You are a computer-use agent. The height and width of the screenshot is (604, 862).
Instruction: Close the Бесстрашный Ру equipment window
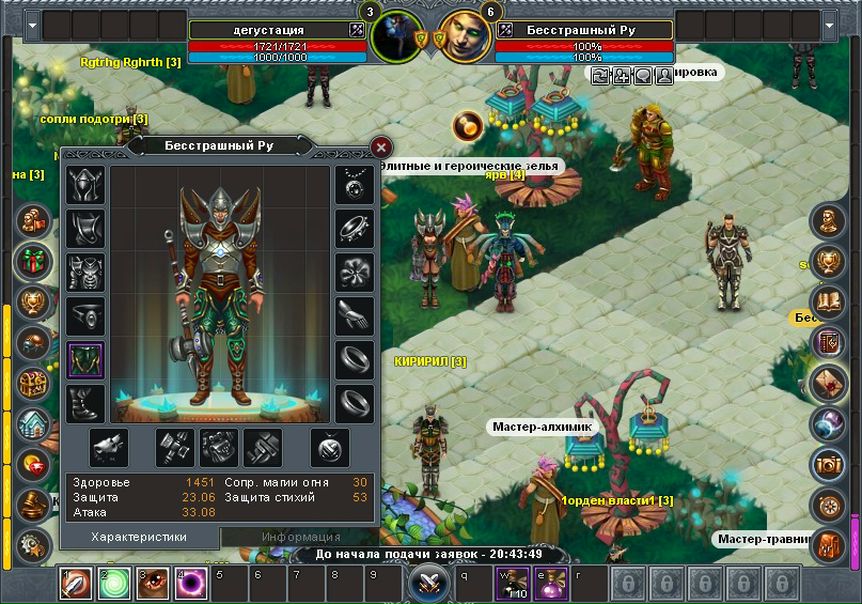(380, 148)
